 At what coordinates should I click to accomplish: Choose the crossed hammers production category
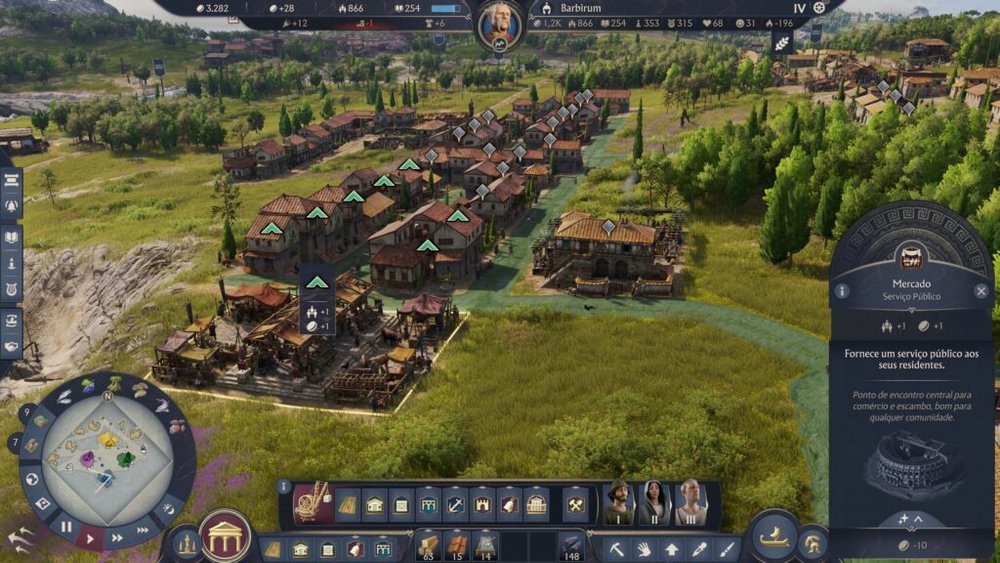(x=575, y=505)
